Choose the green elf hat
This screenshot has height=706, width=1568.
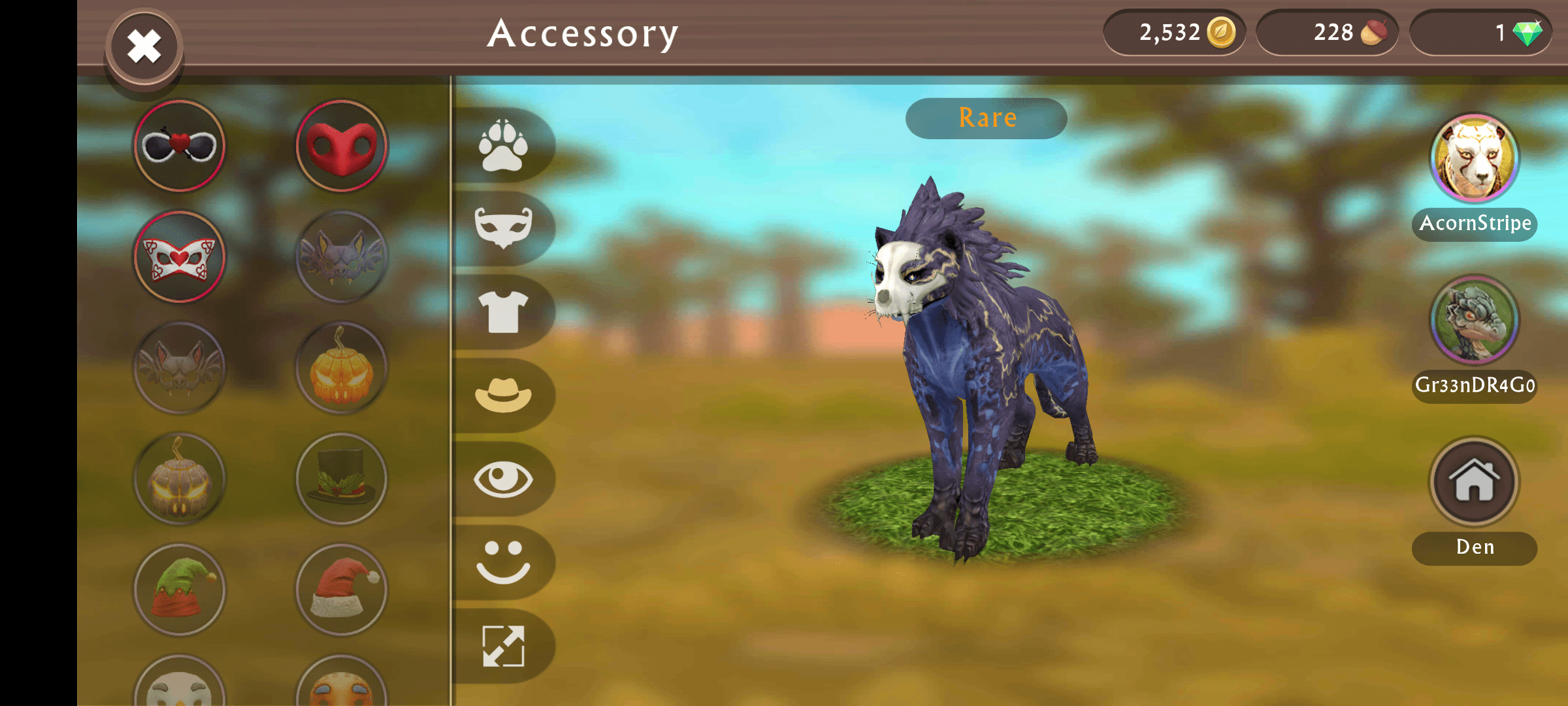pyautogui.click(x=178, y=590)
